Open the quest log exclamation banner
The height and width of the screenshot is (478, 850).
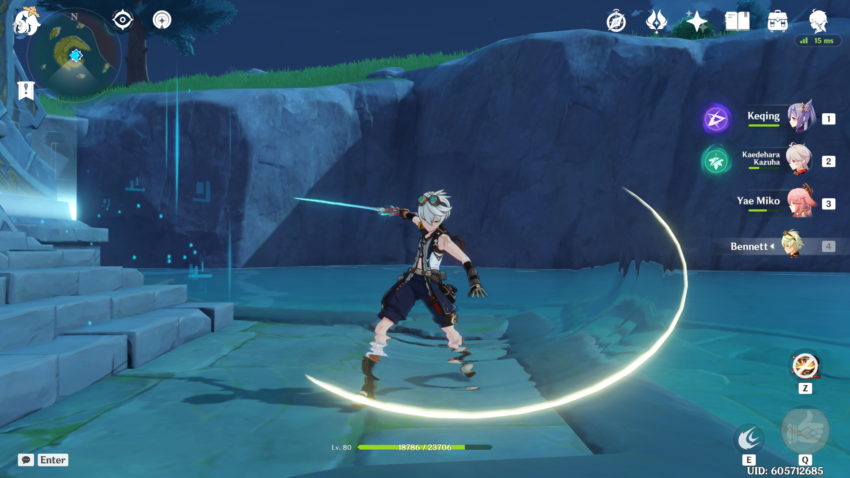tap(25, 90)
